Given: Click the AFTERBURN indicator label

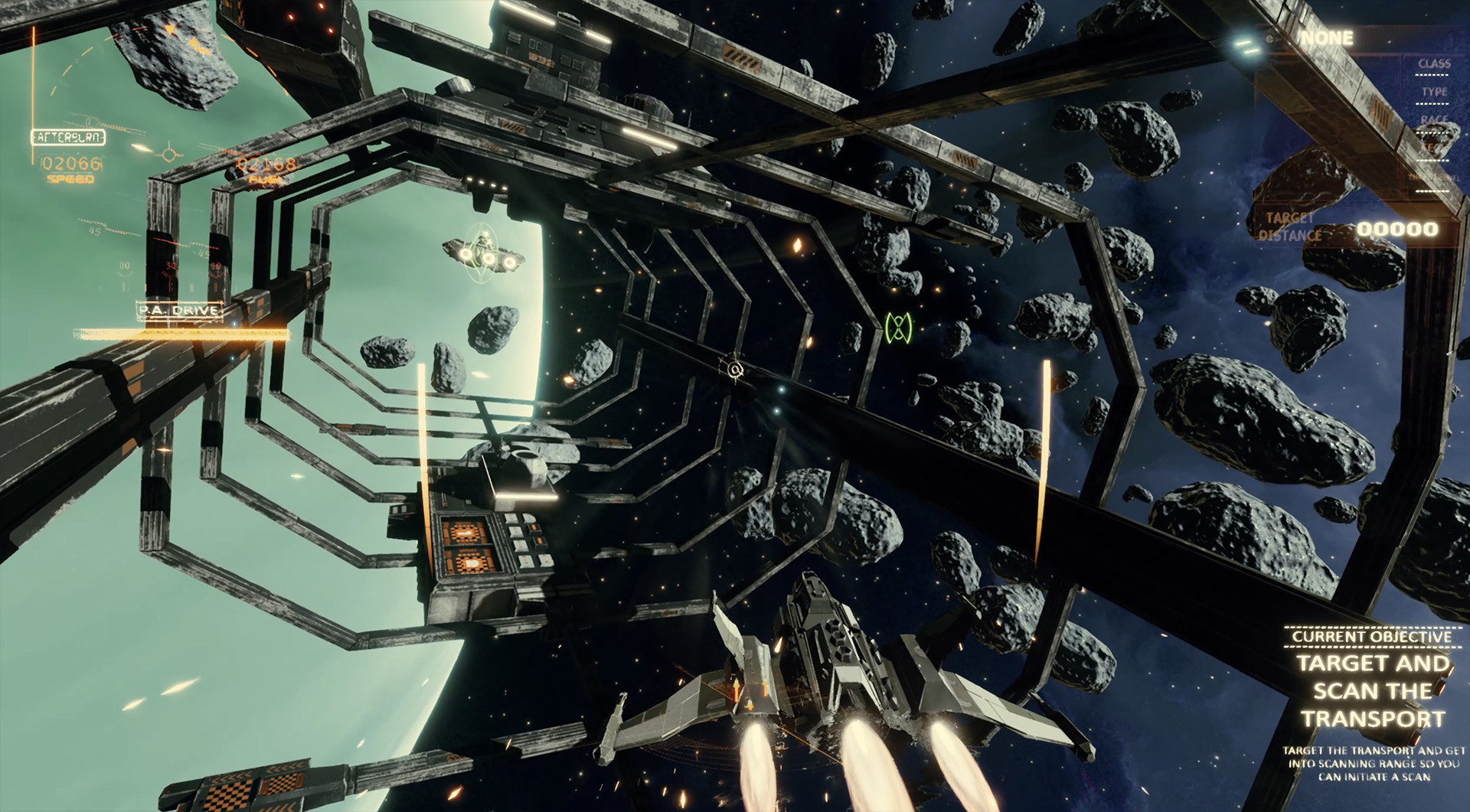Looking at the screenshot, I should point(68,138).
